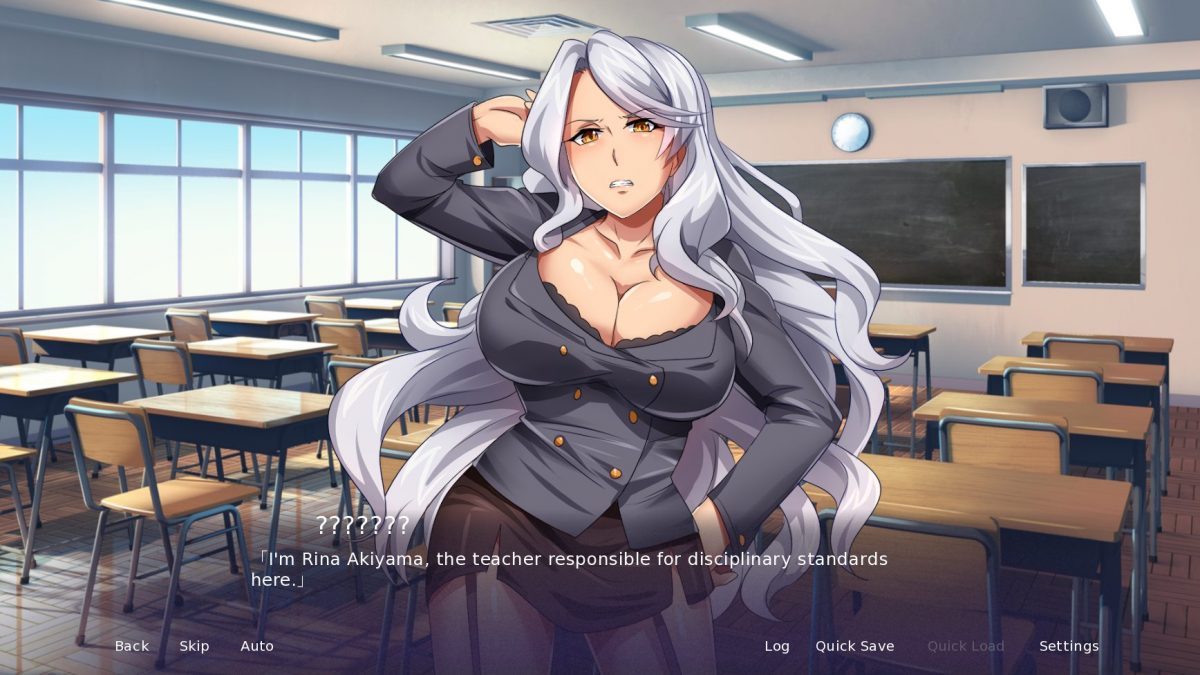Toggle Auto dialogue advance
The image size is (1200, 675).
pyautogui.click(x=257, y=646)
